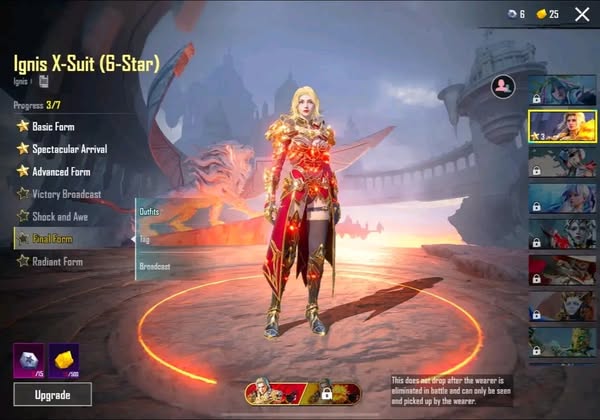
Task: Open the Broadcast tab
Action: pos(155,267)
